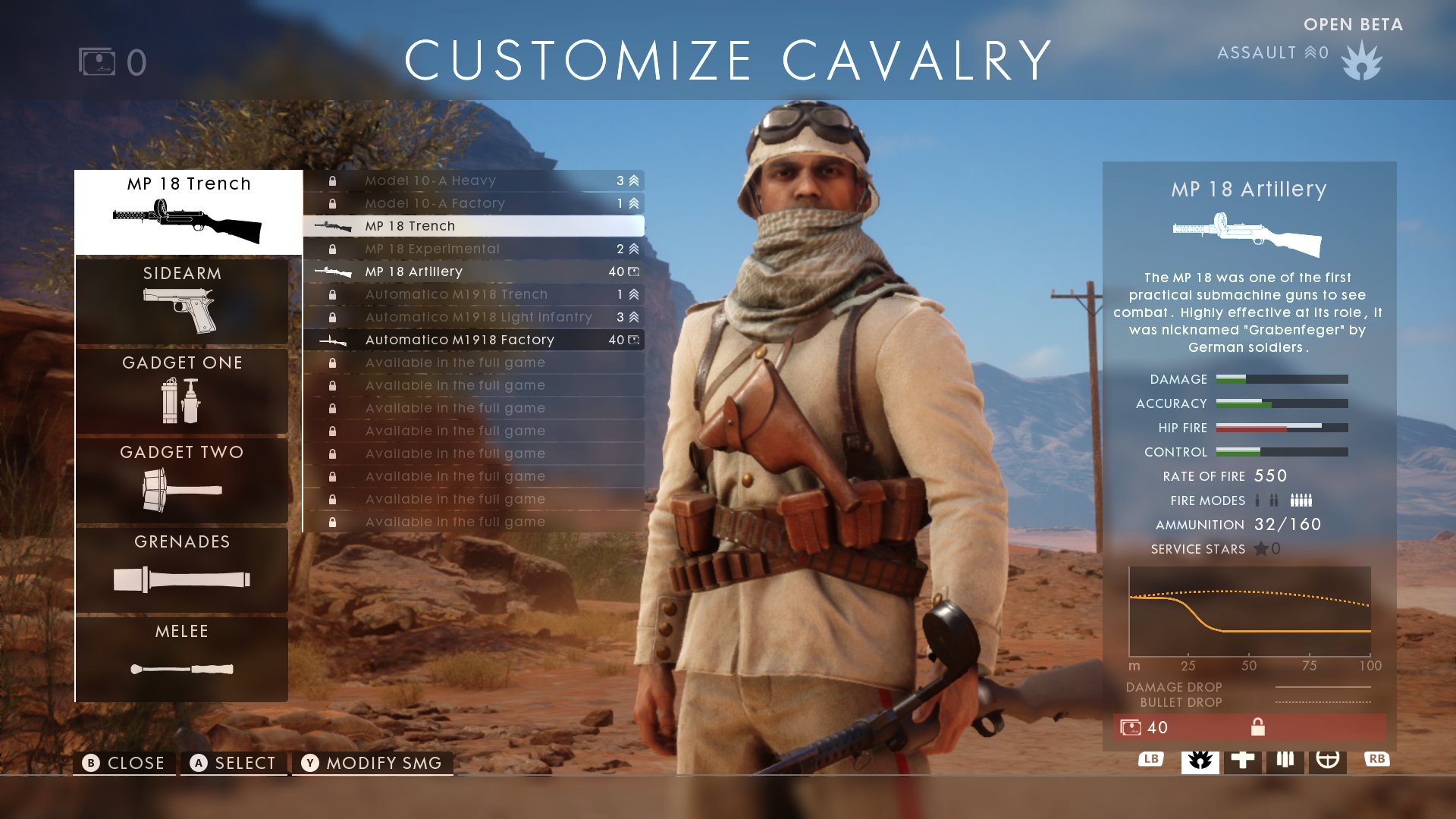1456x819 pixels.
Task: Switch to the Assault class tab
Action: [x=1200, y=760]
